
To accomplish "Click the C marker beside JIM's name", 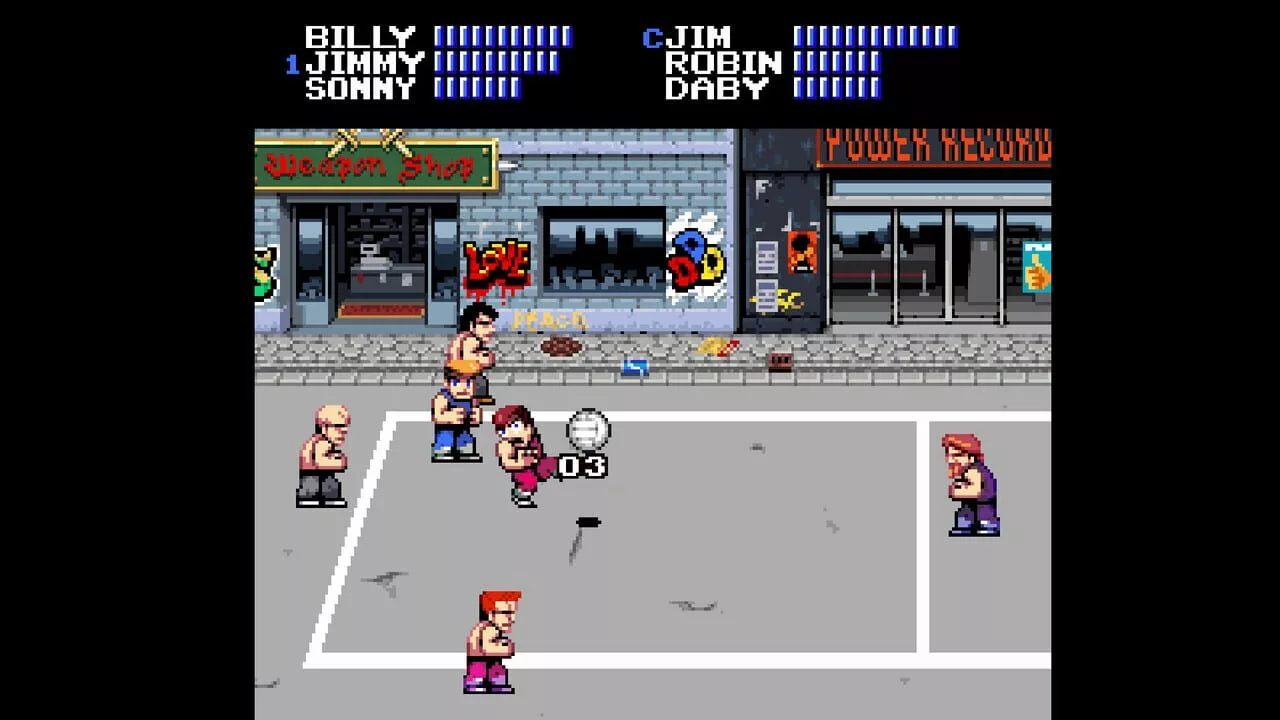I will point(652,36).
